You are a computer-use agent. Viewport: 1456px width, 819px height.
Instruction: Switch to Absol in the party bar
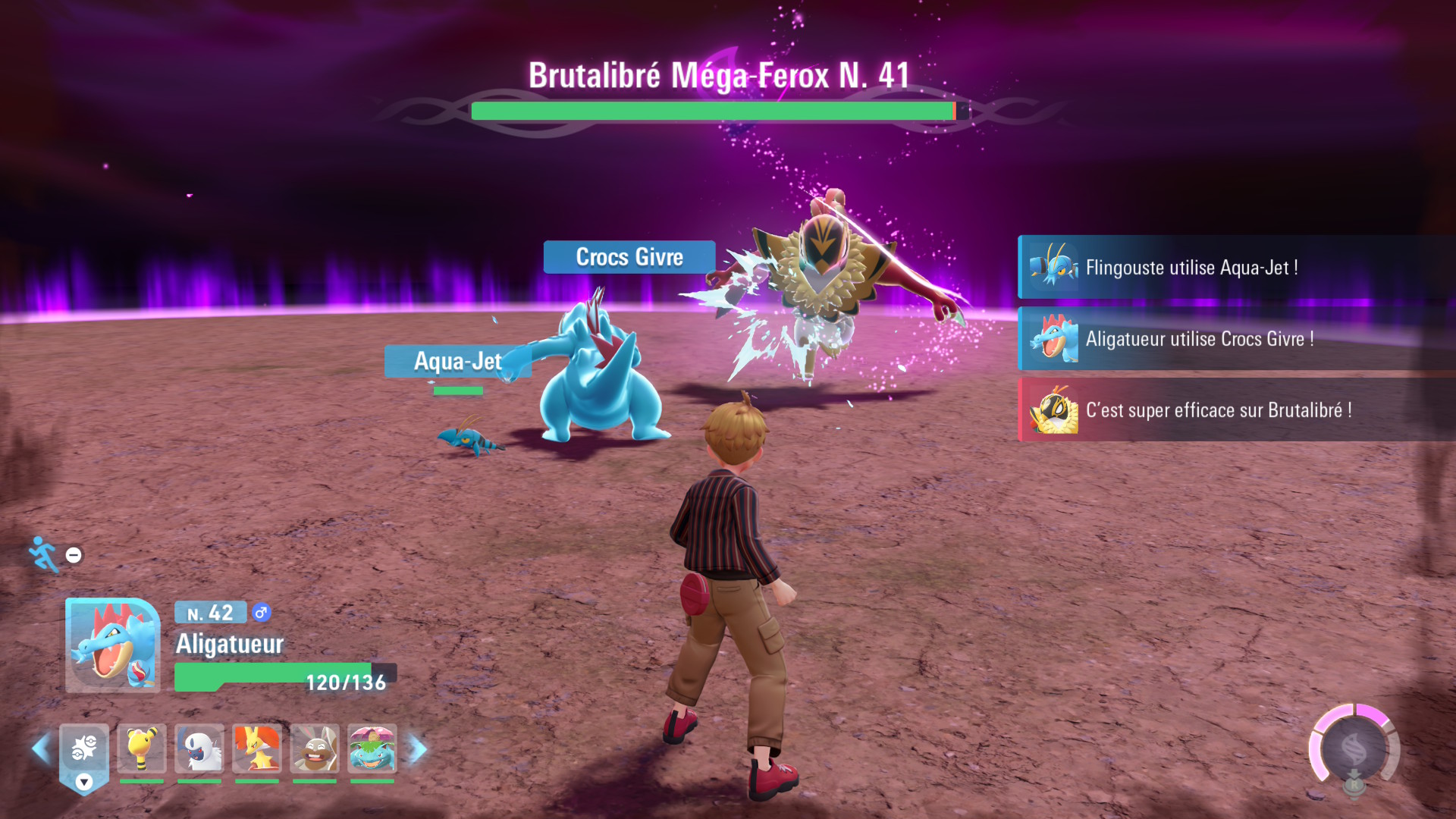(199, 748)
